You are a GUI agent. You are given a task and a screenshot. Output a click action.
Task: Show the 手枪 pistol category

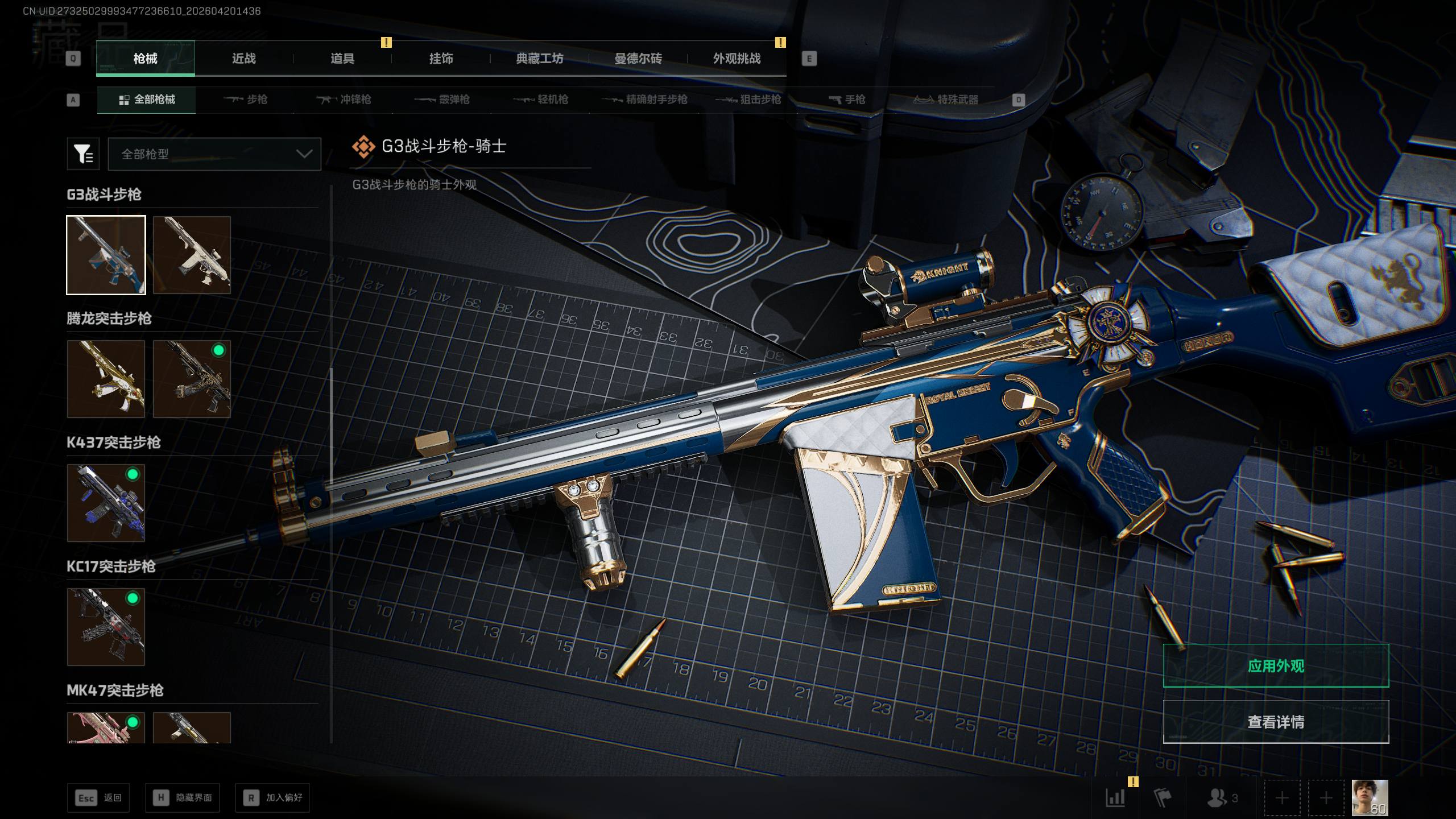(847, 100)
